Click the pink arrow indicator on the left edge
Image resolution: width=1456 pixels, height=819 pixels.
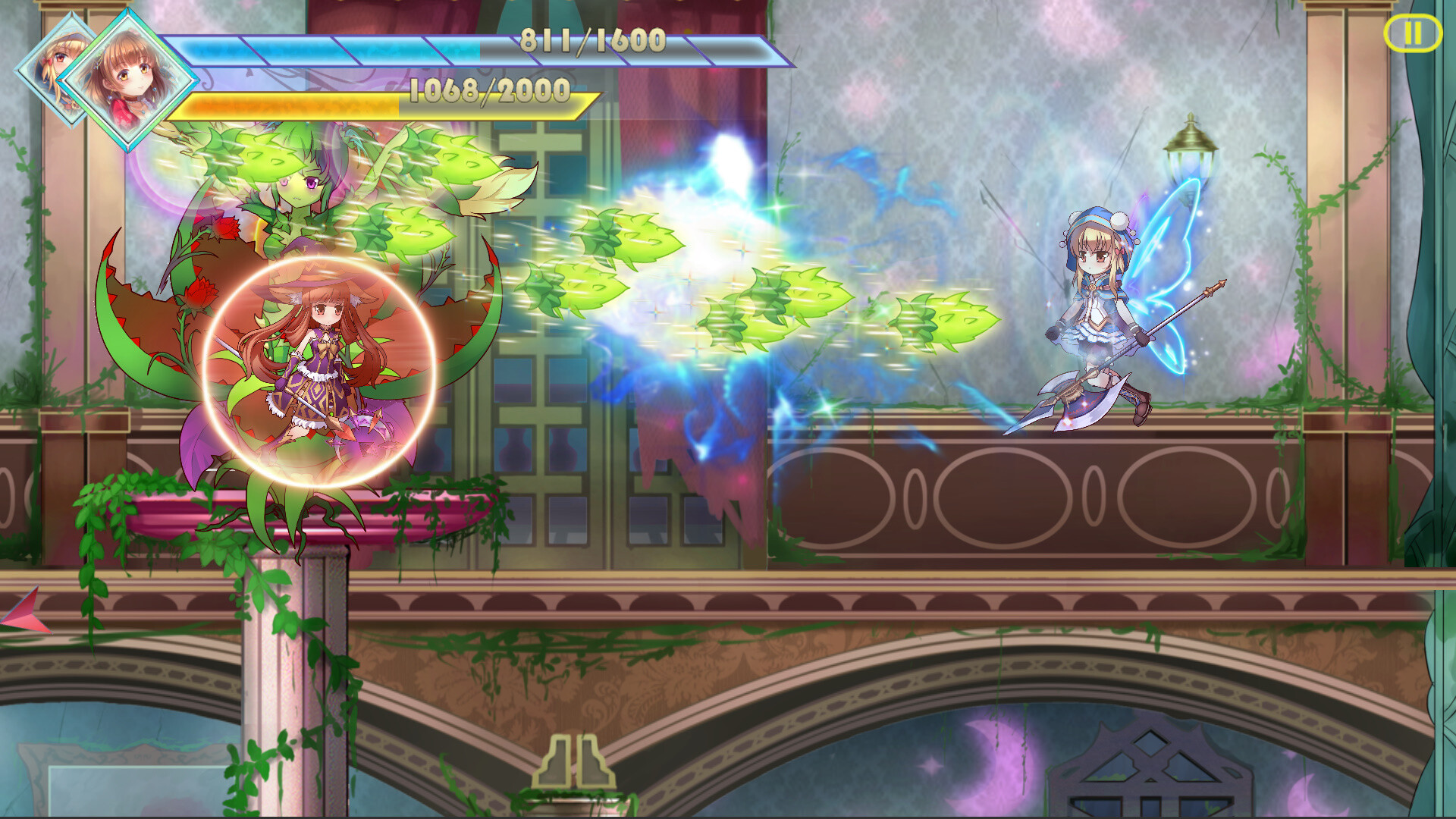23,610
